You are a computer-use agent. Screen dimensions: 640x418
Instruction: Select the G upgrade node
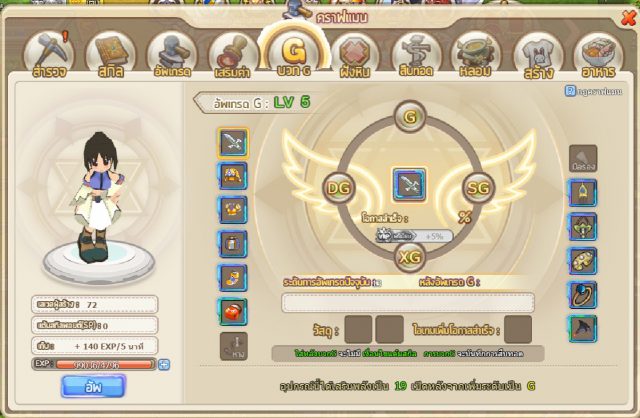408,117
